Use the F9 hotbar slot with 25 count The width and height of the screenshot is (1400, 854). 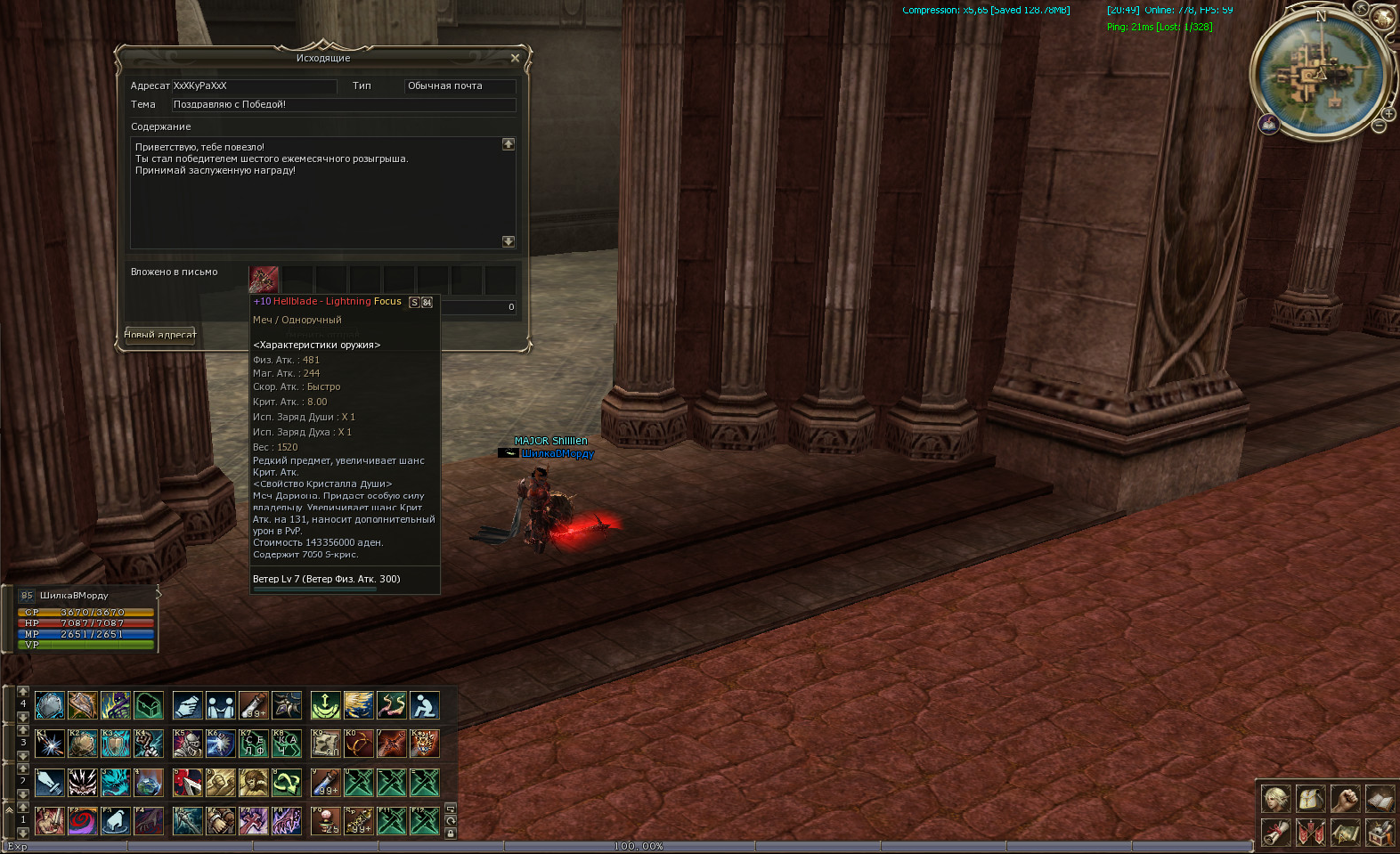[x=326, y=820]
